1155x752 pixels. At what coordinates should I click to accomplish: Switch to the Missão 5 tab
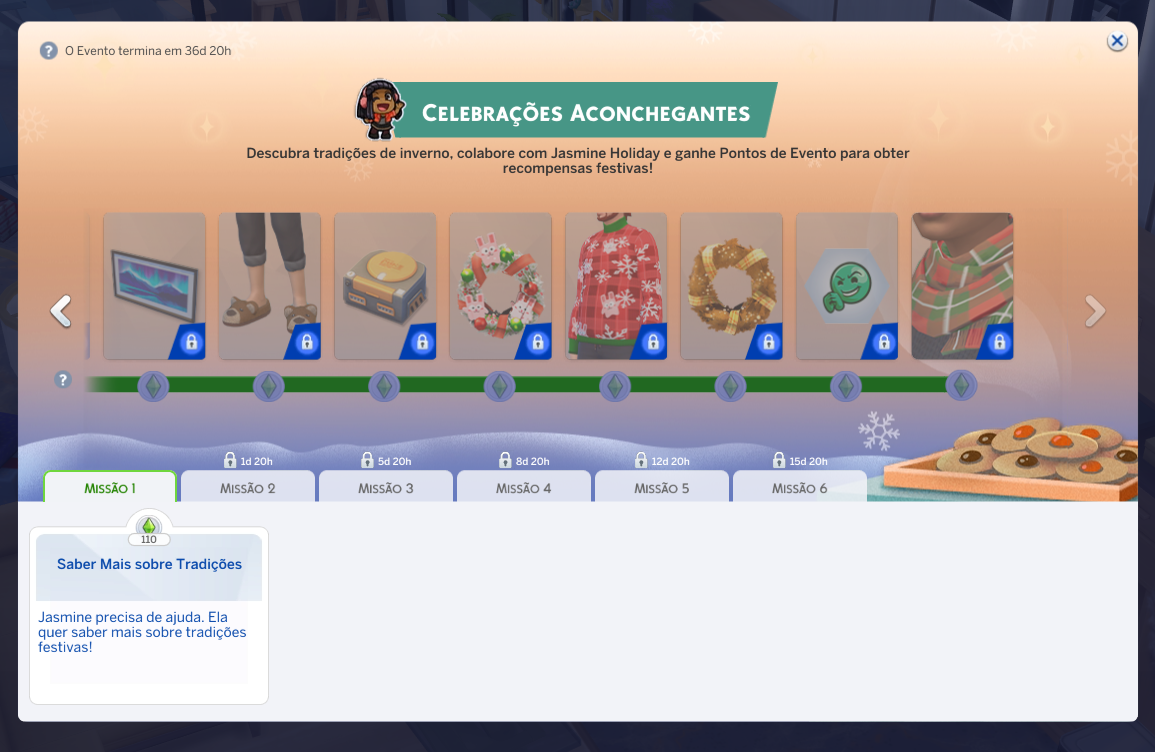pos(662,488)
